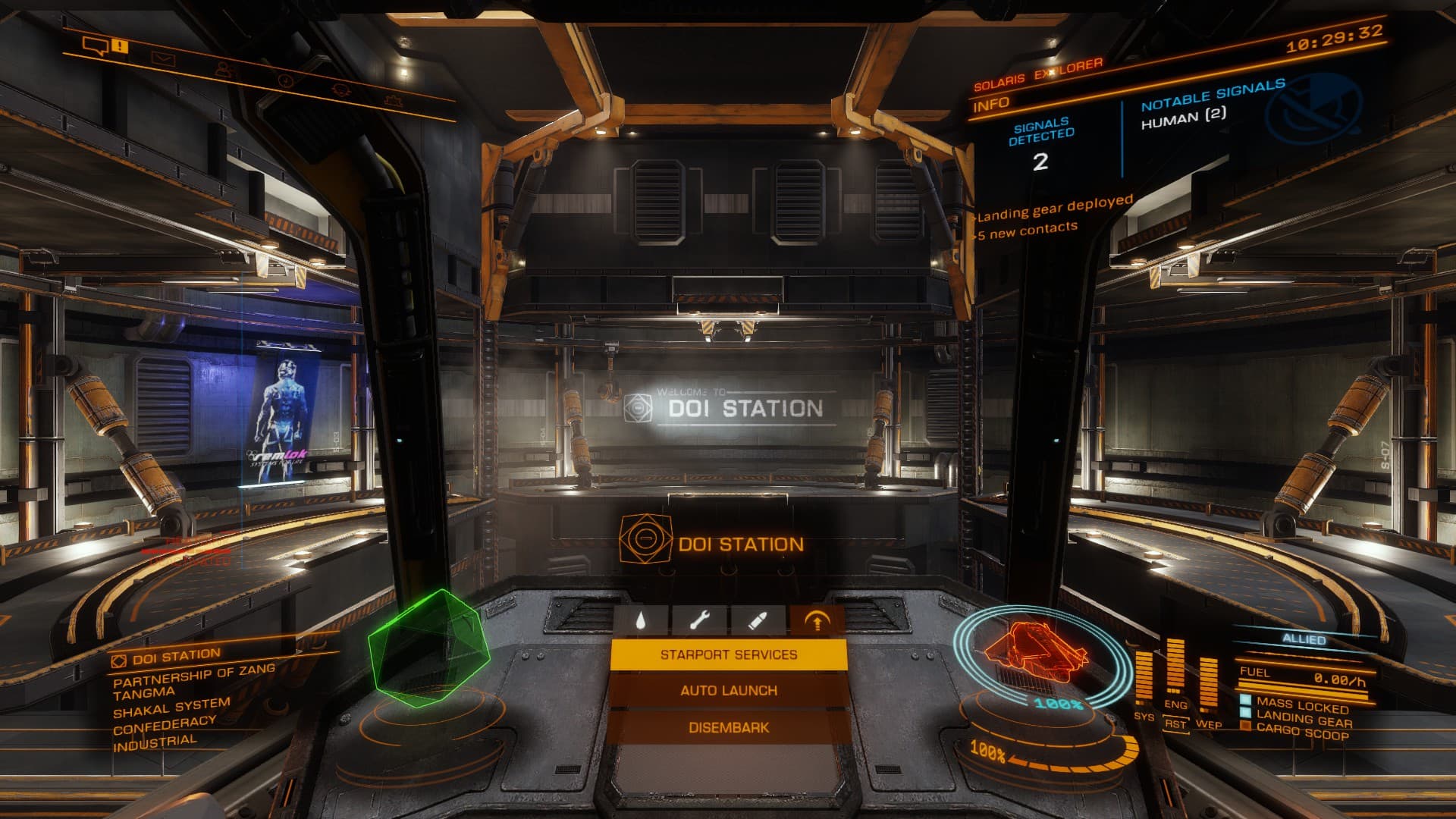Activate the wrench repair icon
The image size is (1456, 819).
pyautogui.click(x=698, y=622)
